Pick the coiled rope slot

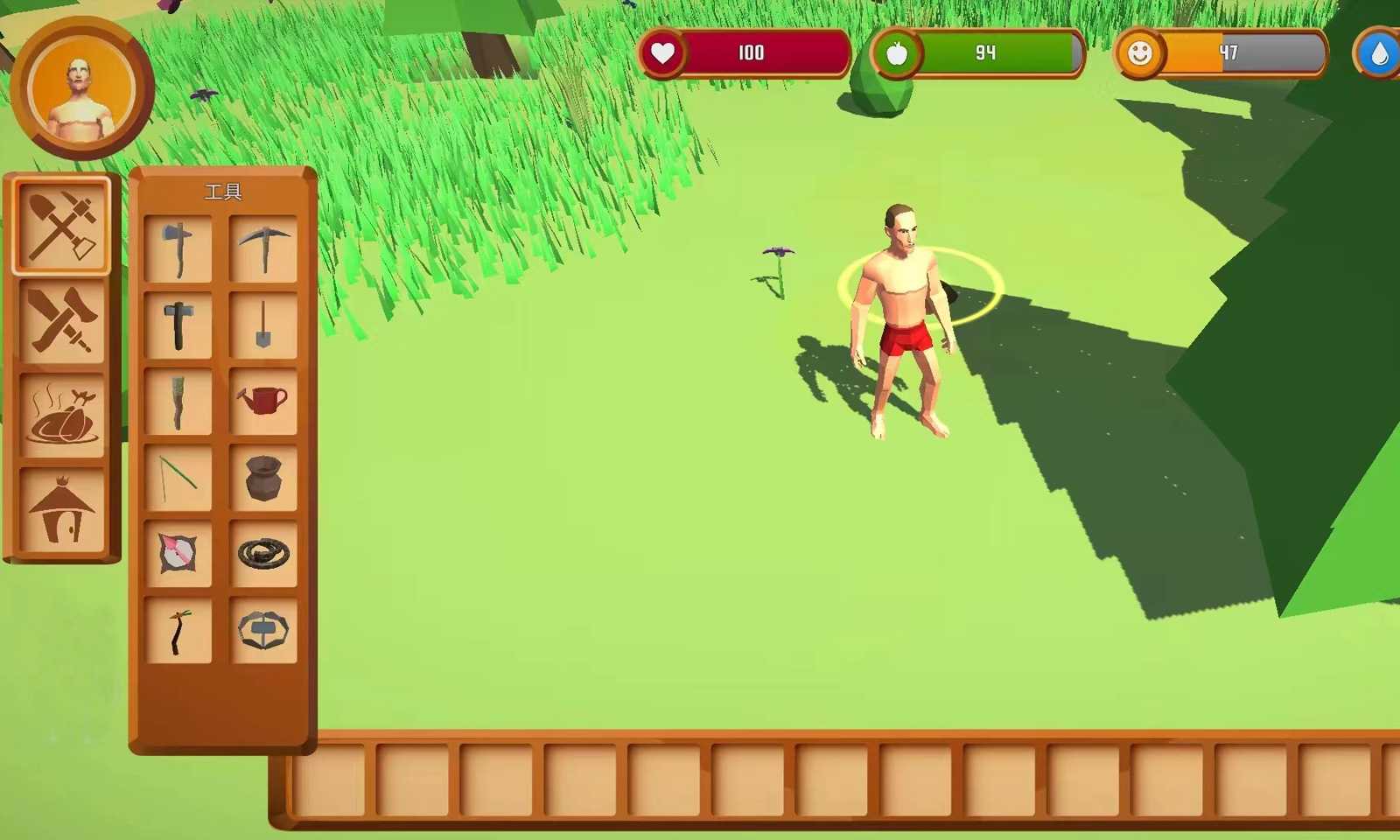click(263, 554)
